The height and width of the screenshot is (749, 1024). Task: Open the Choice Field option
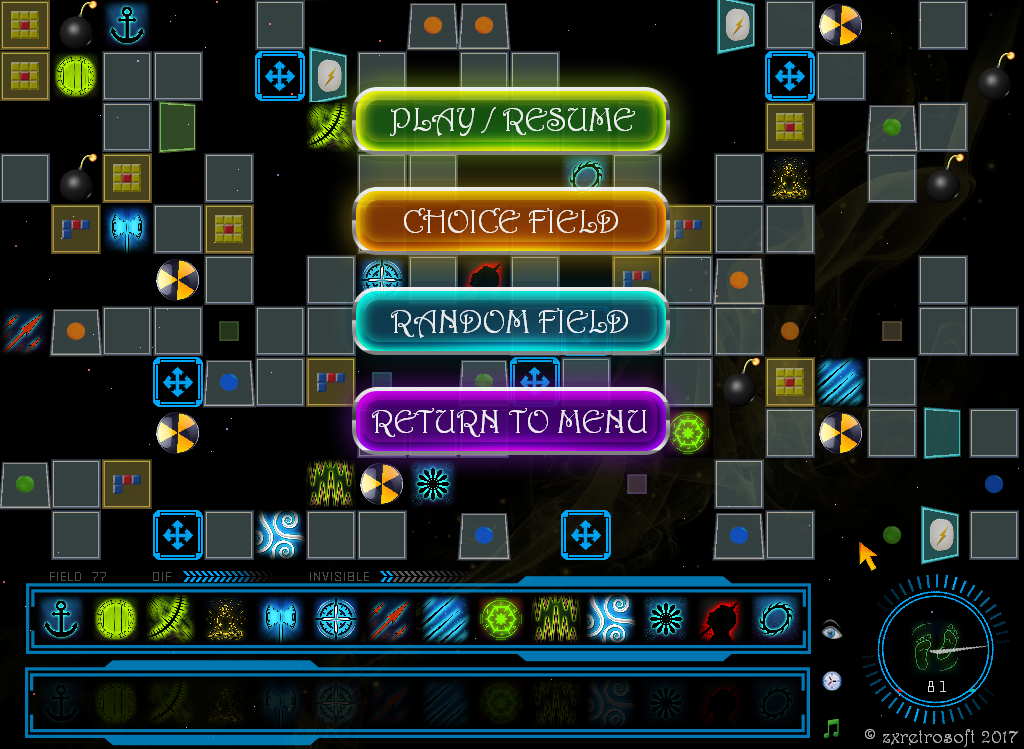pos(511,221)
